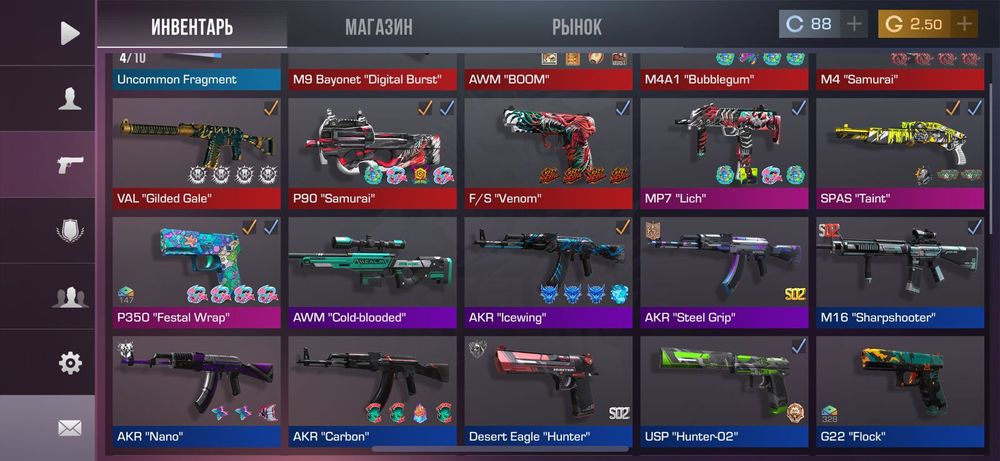Tap the play arrow in the sidebar
The image size is (1000, 461).
click(x=69, y=33)
